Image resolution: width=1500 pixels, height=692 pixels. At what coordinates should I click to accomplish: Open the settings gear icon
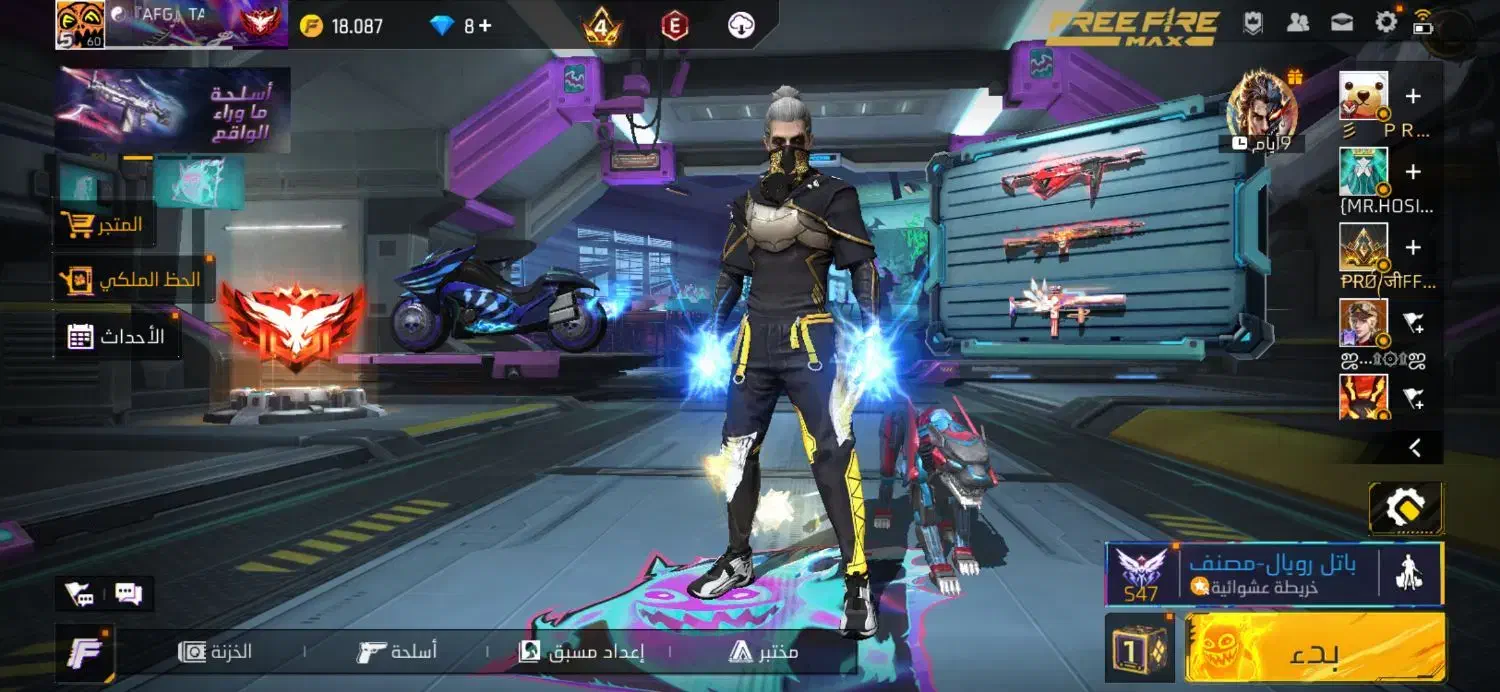click(1386, 23)
